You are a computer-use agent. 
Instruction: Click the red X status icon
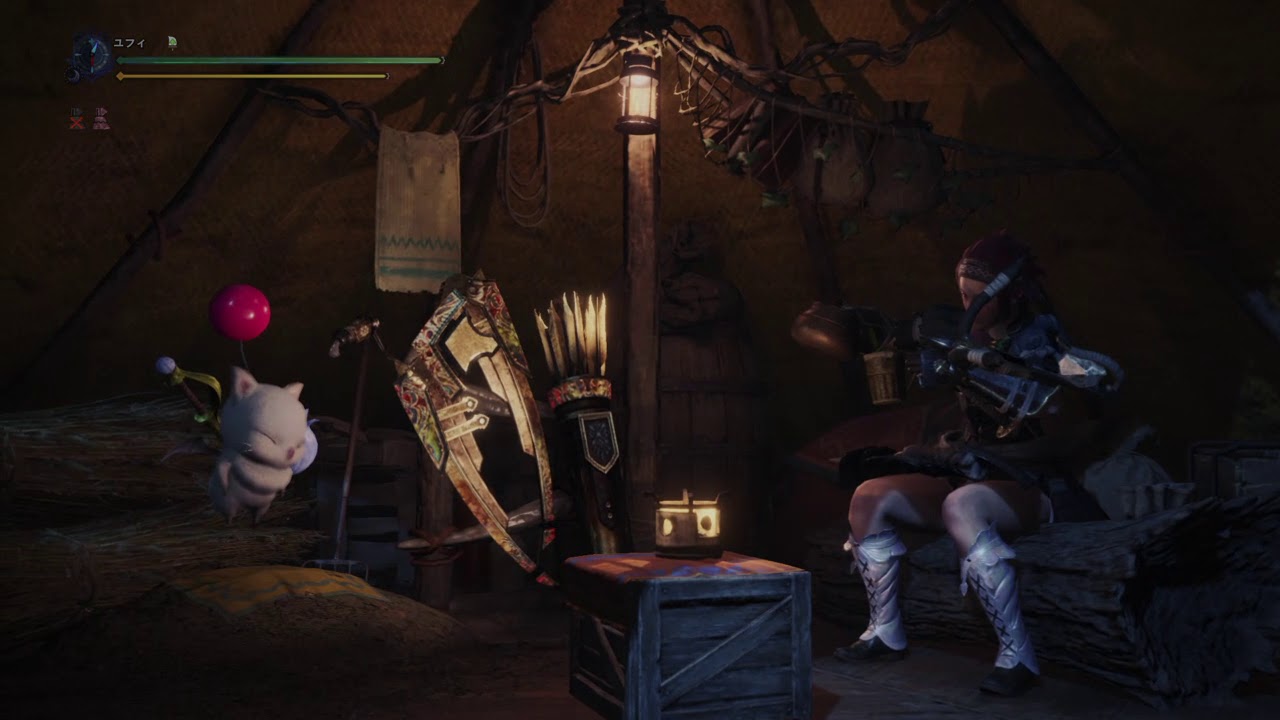tap(76, 119)
